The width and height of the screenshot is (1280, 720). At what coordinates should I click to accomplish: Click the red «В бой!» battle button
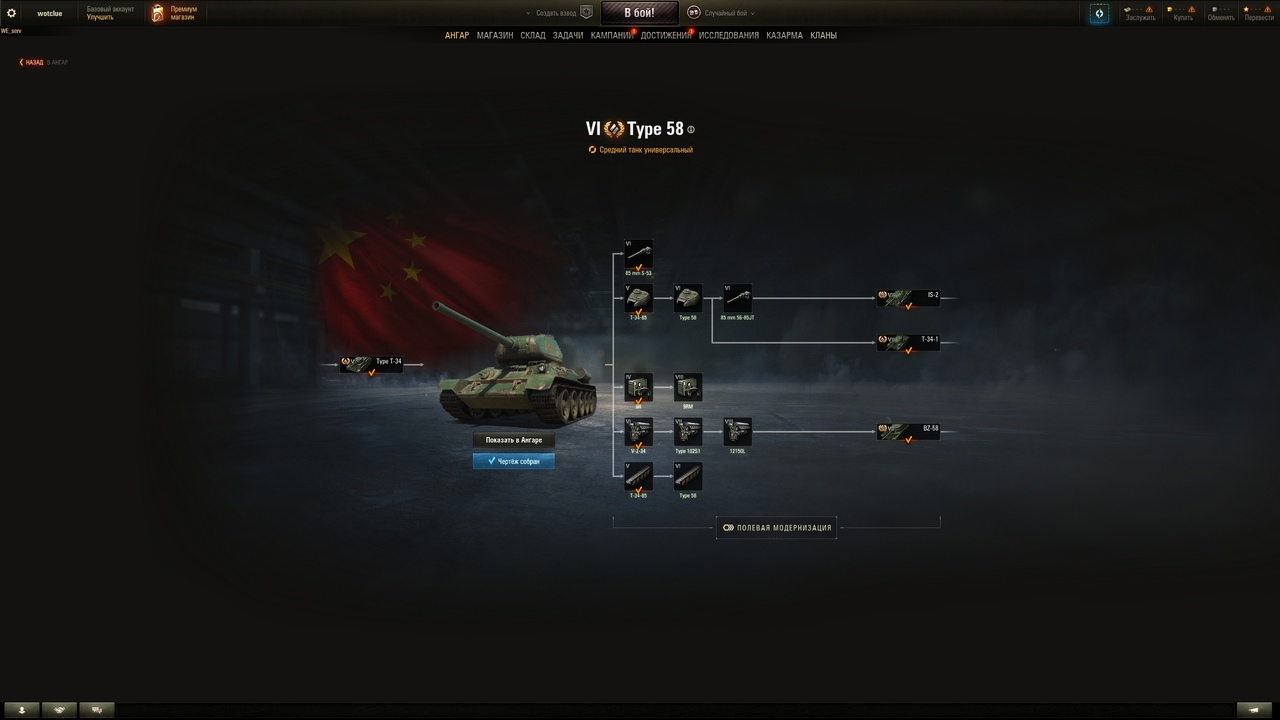[x=639, y=13]
